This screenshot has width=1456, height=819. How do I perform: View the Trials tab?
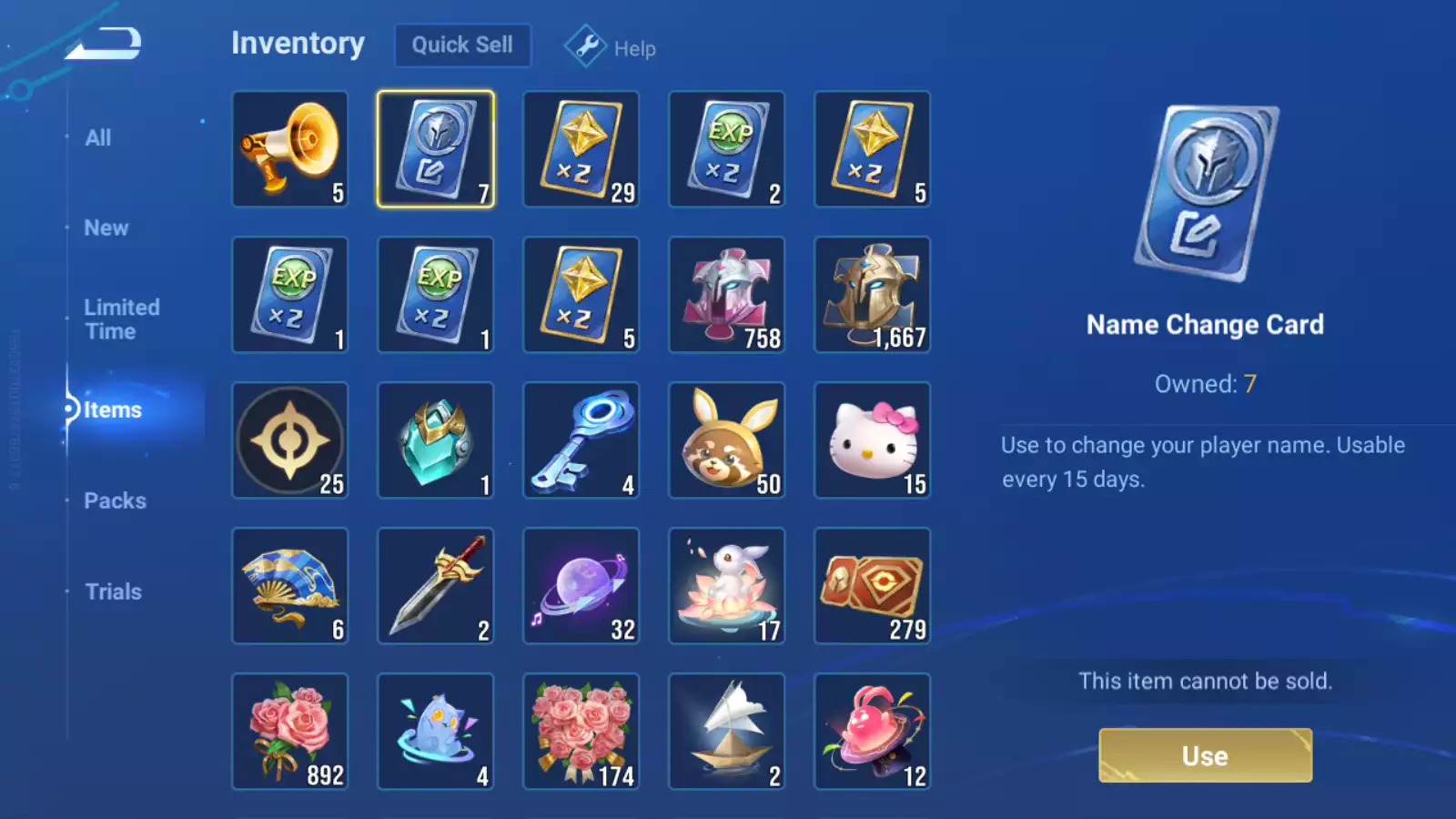(x=113, y=591)
